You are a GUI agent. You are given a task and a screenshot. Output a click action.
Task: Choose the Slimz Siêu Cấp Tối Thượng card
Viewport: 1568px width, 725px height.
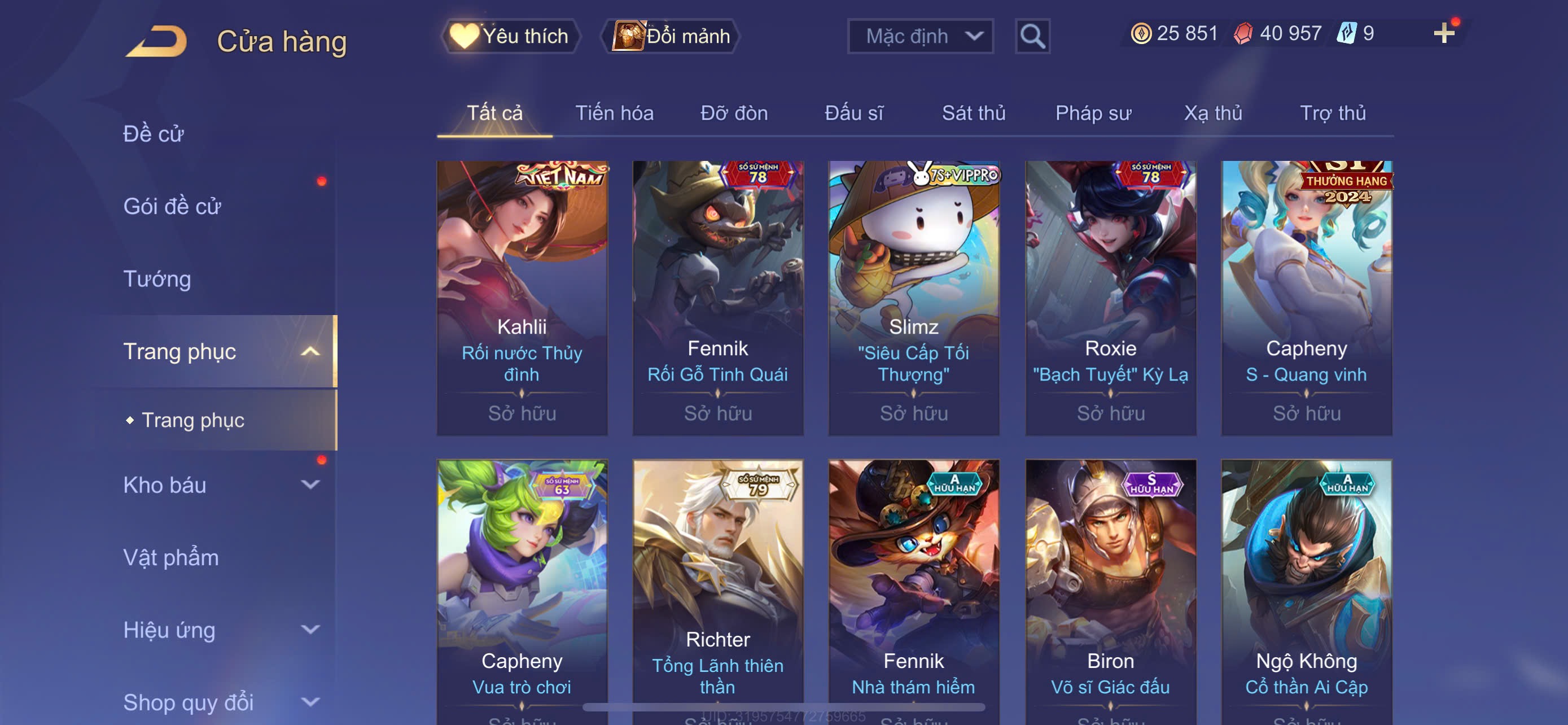tap(914, 297)
